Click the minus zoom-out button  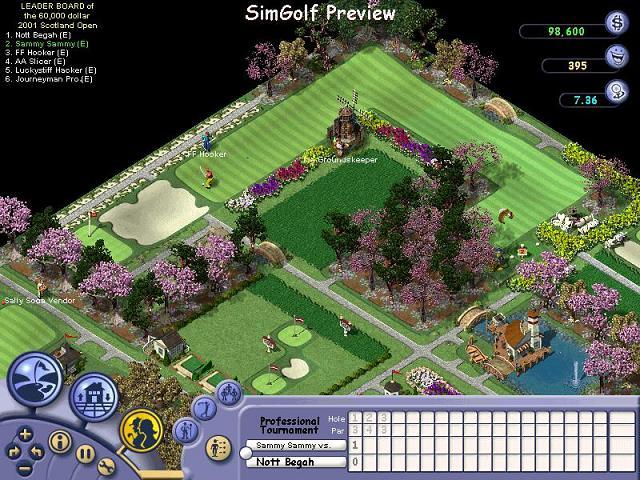pyautogui.click(x=25, y=466)
